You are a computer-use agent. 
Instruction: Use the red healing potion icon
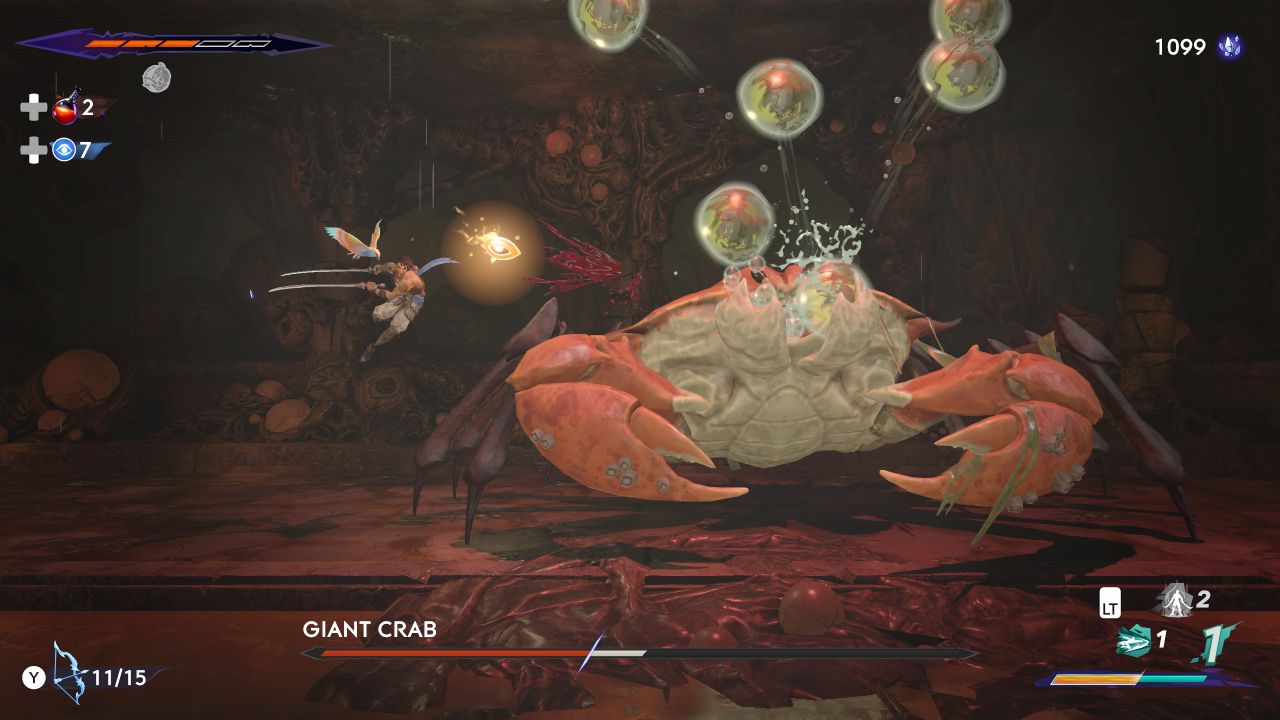pyautogui.click(x=66, y=107)
